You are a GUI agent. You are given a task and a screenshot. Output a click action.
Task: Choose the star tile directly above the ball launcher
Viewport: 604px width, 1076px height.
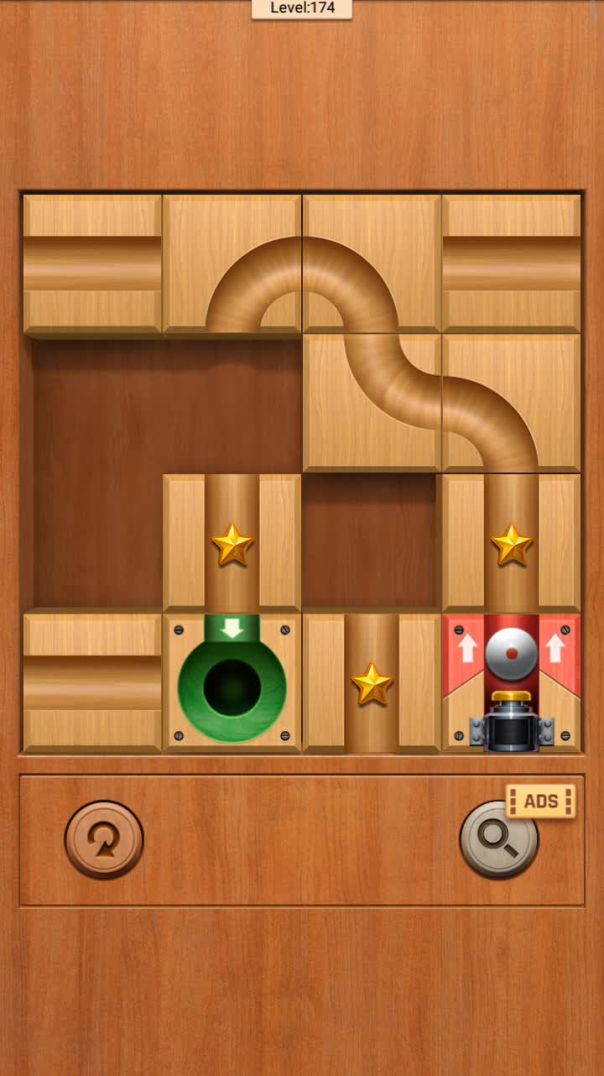coord(511,543)
